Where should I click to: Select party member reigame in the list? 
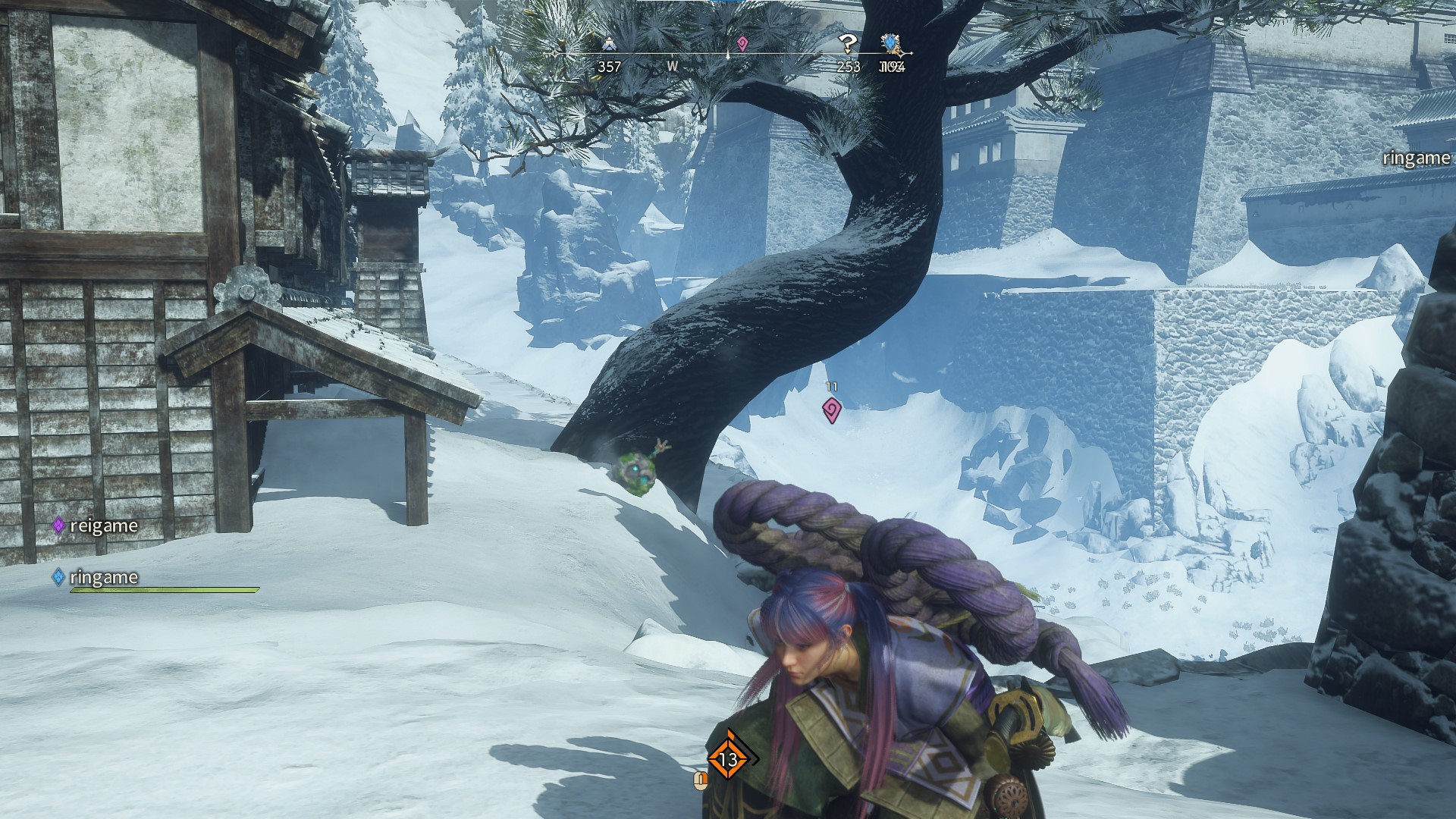pos(96,526)
